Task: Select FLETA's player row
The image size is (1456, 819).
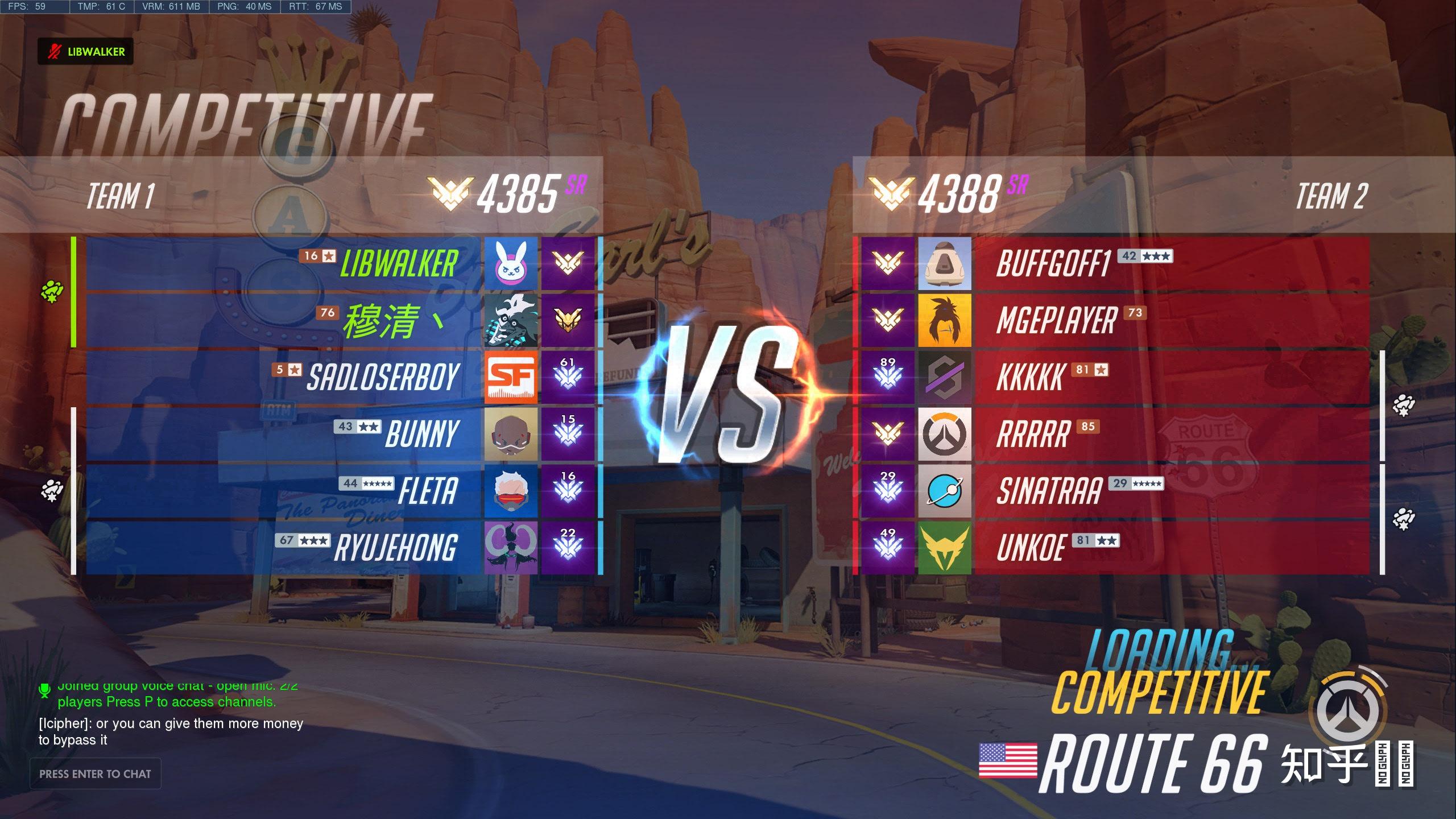Action: 284,491
